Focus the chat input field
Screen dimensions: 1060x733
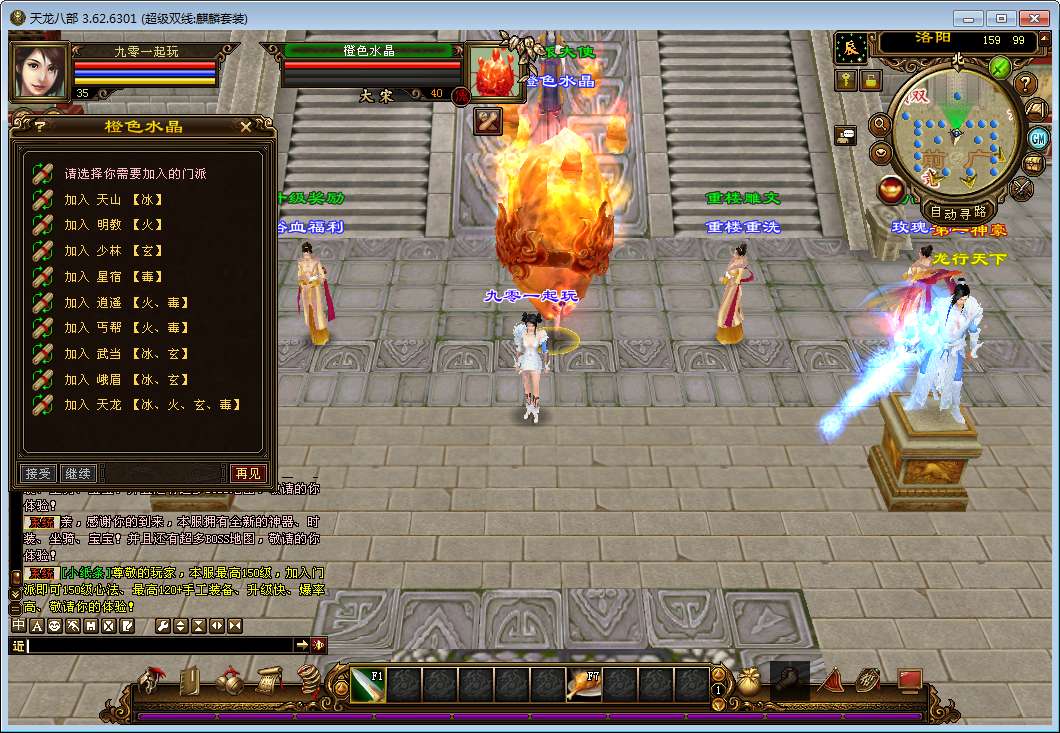[x=160, y=646]
